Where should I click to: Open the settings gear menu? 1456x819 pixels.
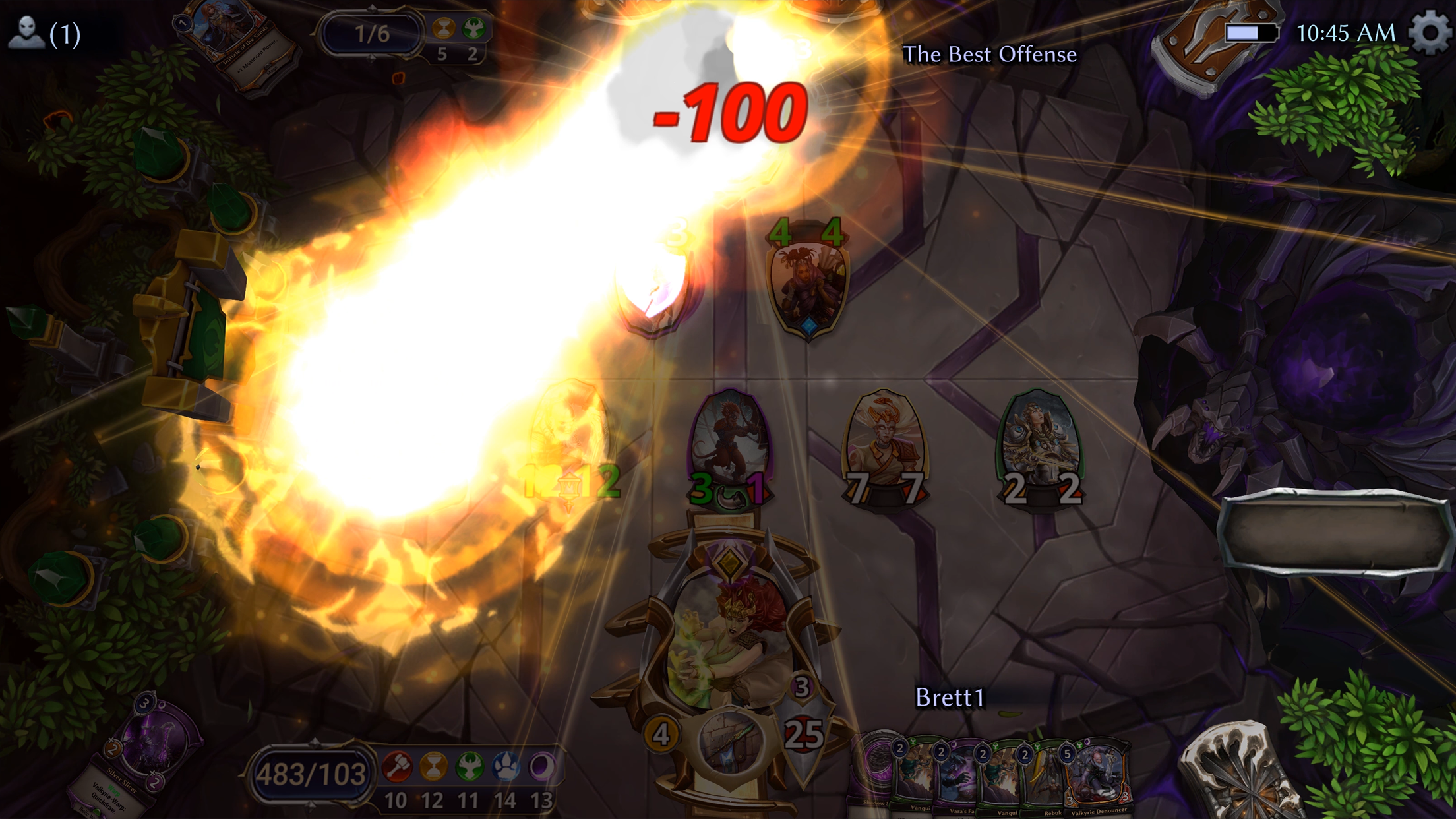1430,32
